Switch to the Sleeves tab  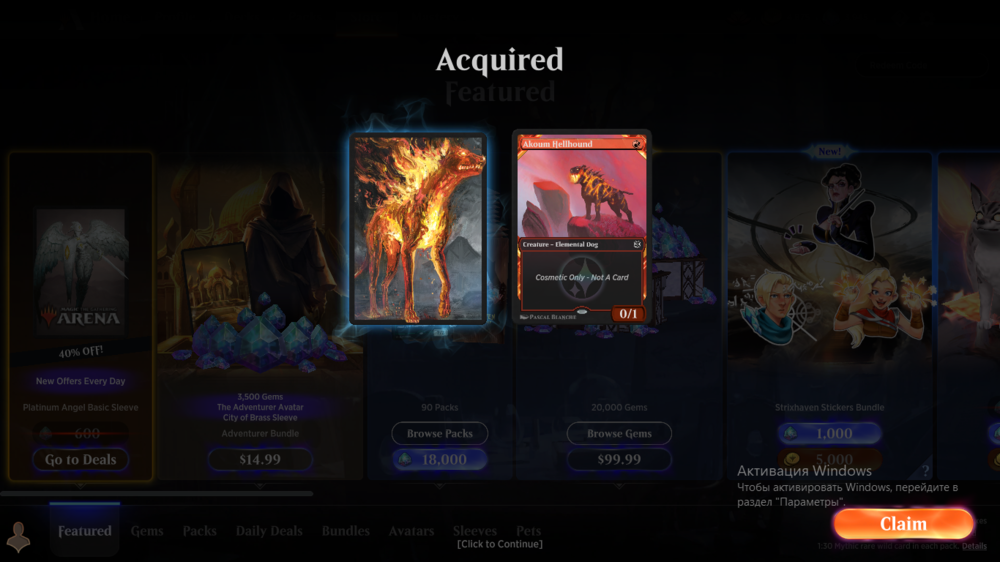[x=475, y=531]
